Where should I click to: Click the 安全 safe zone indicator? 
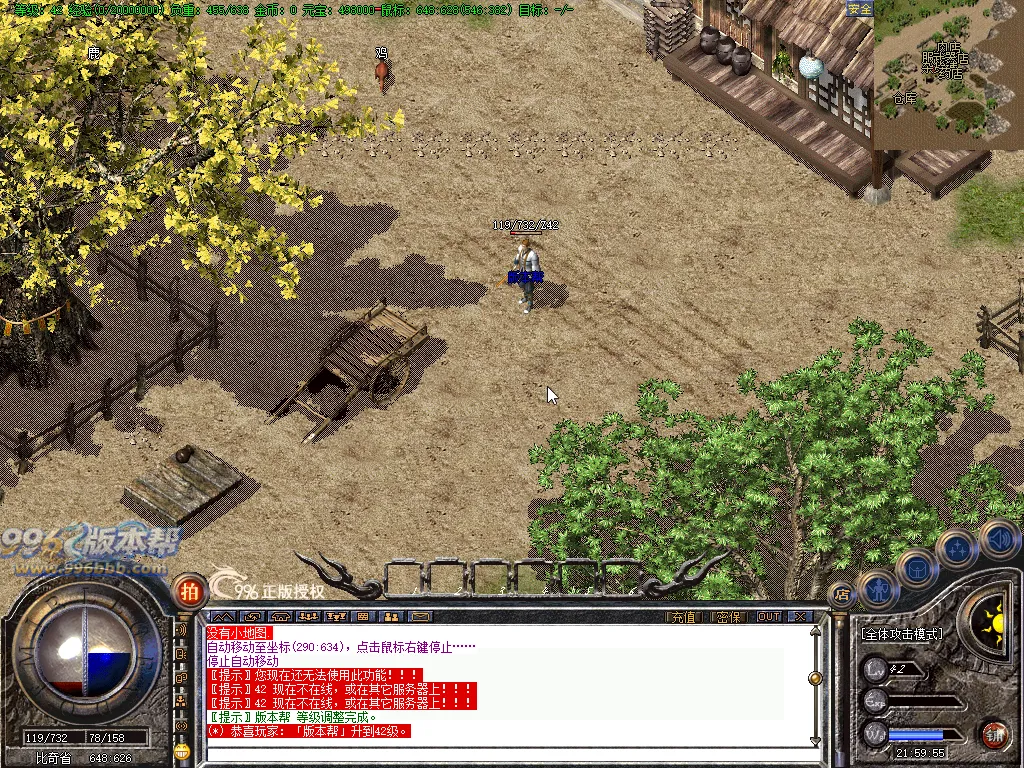click(x=859, y=9)
